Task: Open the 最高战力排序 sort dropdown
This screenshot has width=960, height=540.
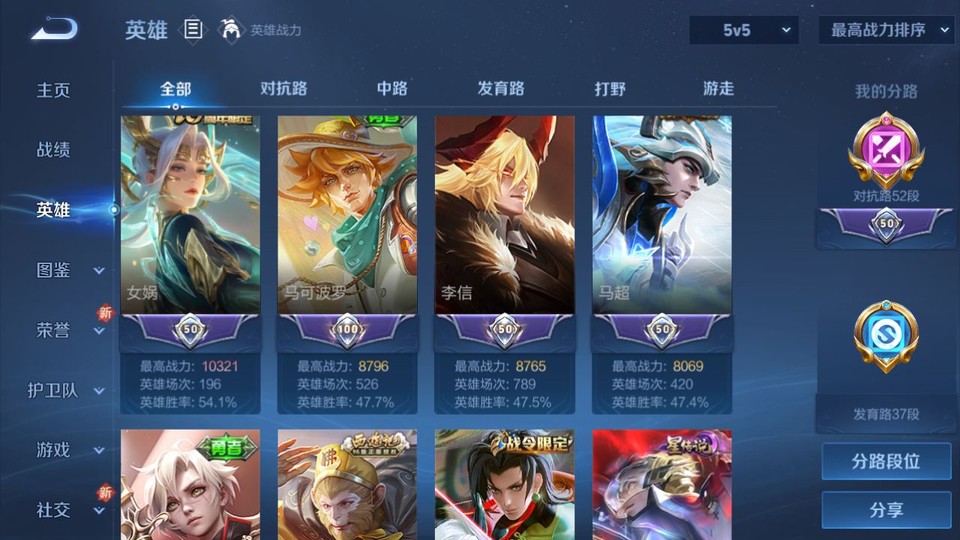Action: [x=886, y=31]
